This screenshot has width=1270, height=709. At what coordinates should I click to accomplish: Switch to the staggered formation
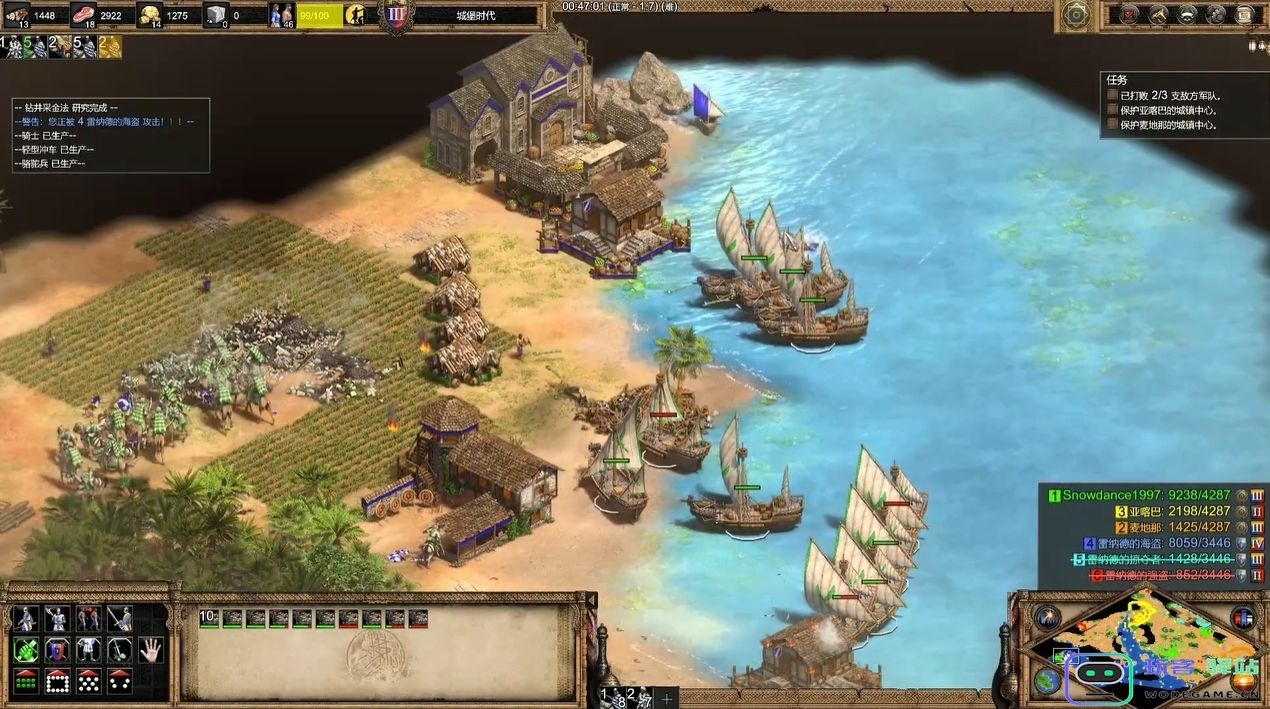(88, 681)
